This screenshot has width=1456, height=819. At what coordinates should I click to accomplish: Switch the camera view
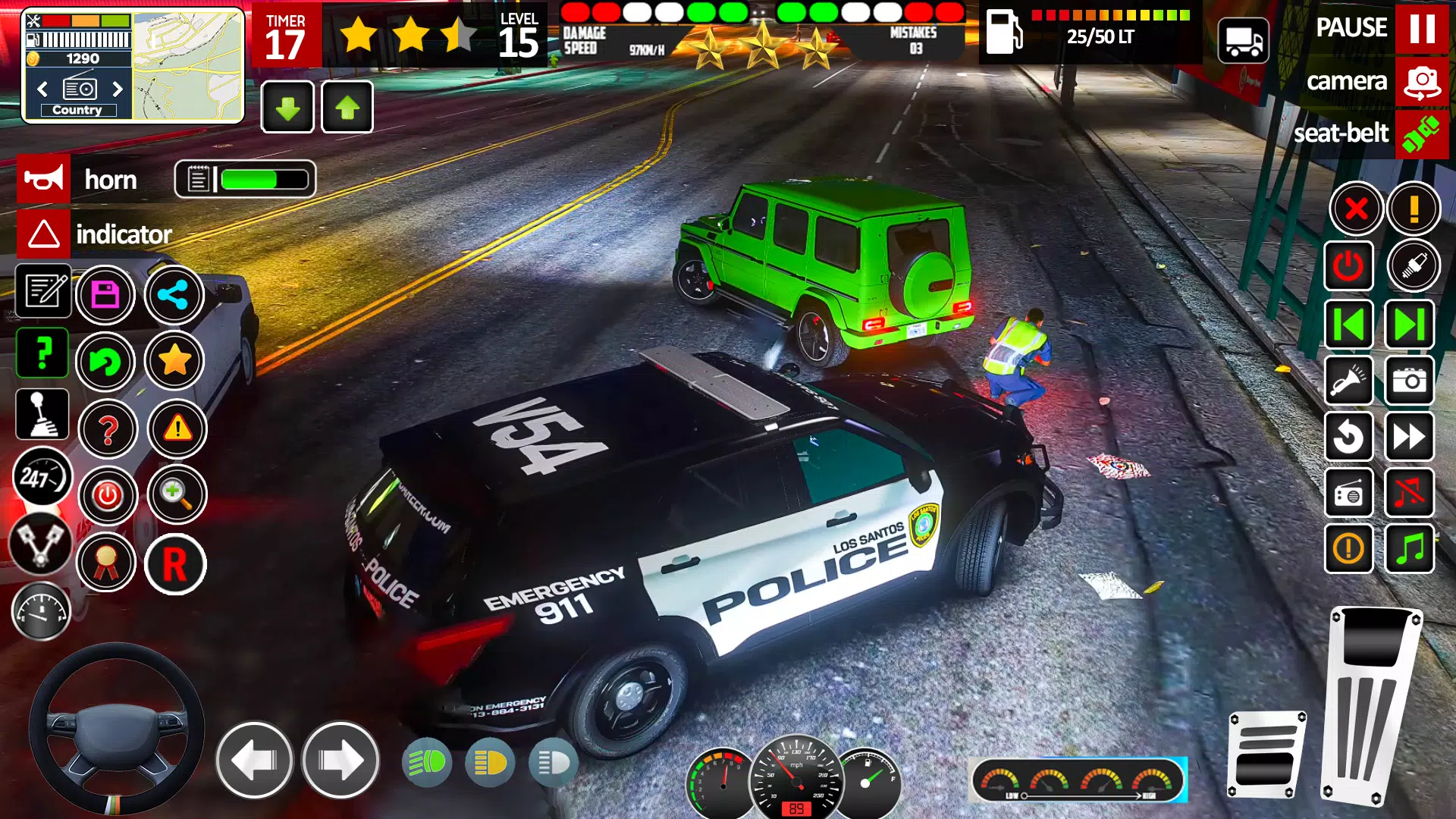pos(1421,82)
